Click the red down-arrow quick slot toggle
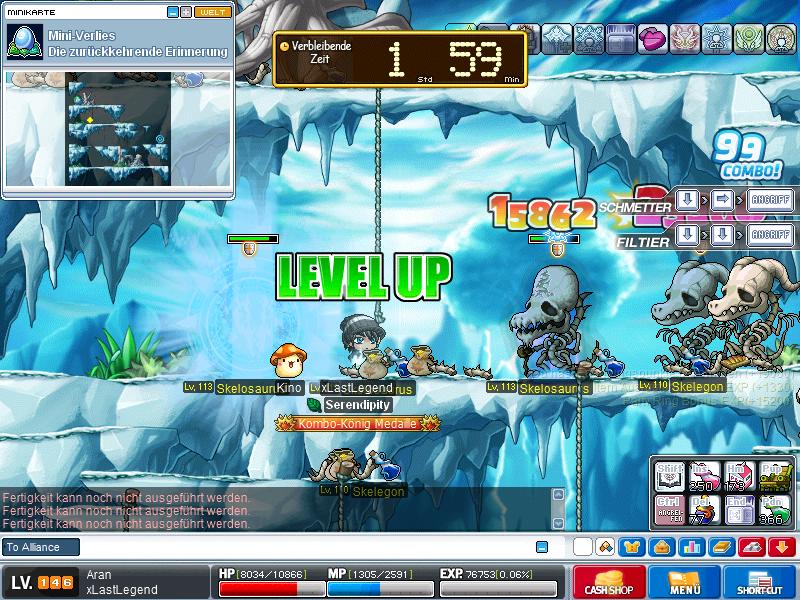The image size is (800, 600). (x=781, y=546)
